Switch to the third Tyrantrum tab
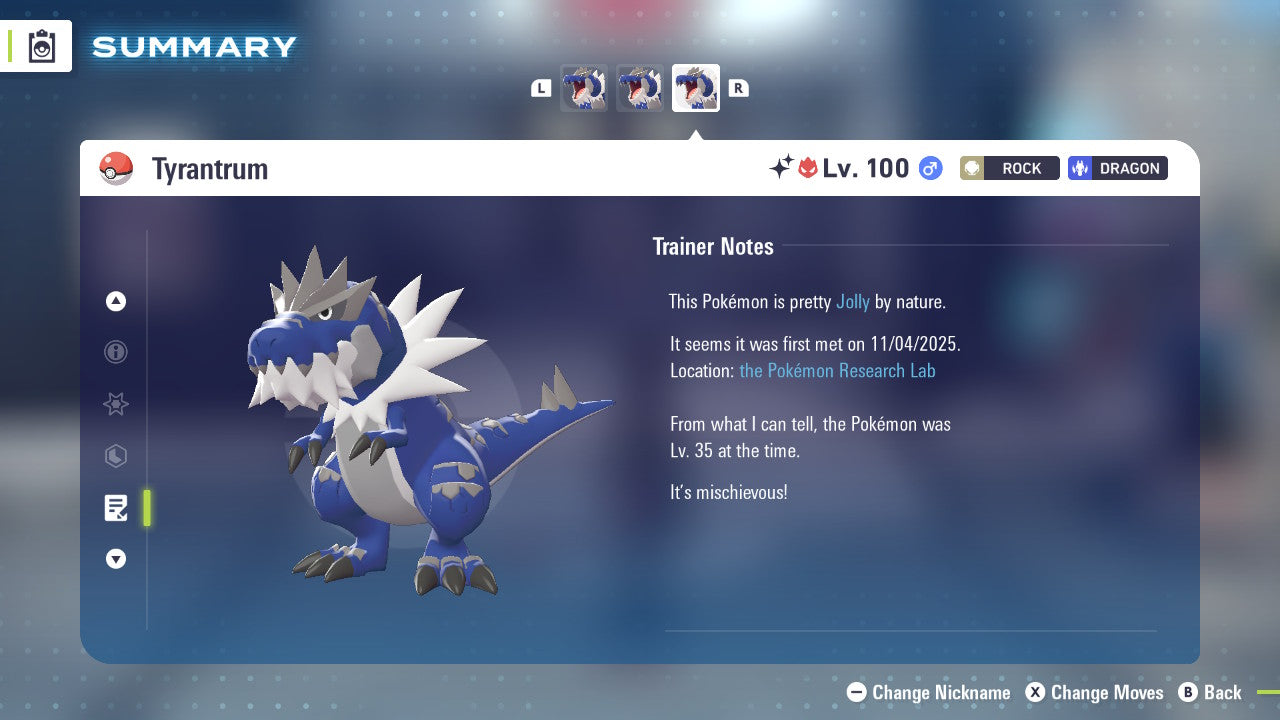The height and width of the screenshot is (720, 1280). (x=695, y=87)
